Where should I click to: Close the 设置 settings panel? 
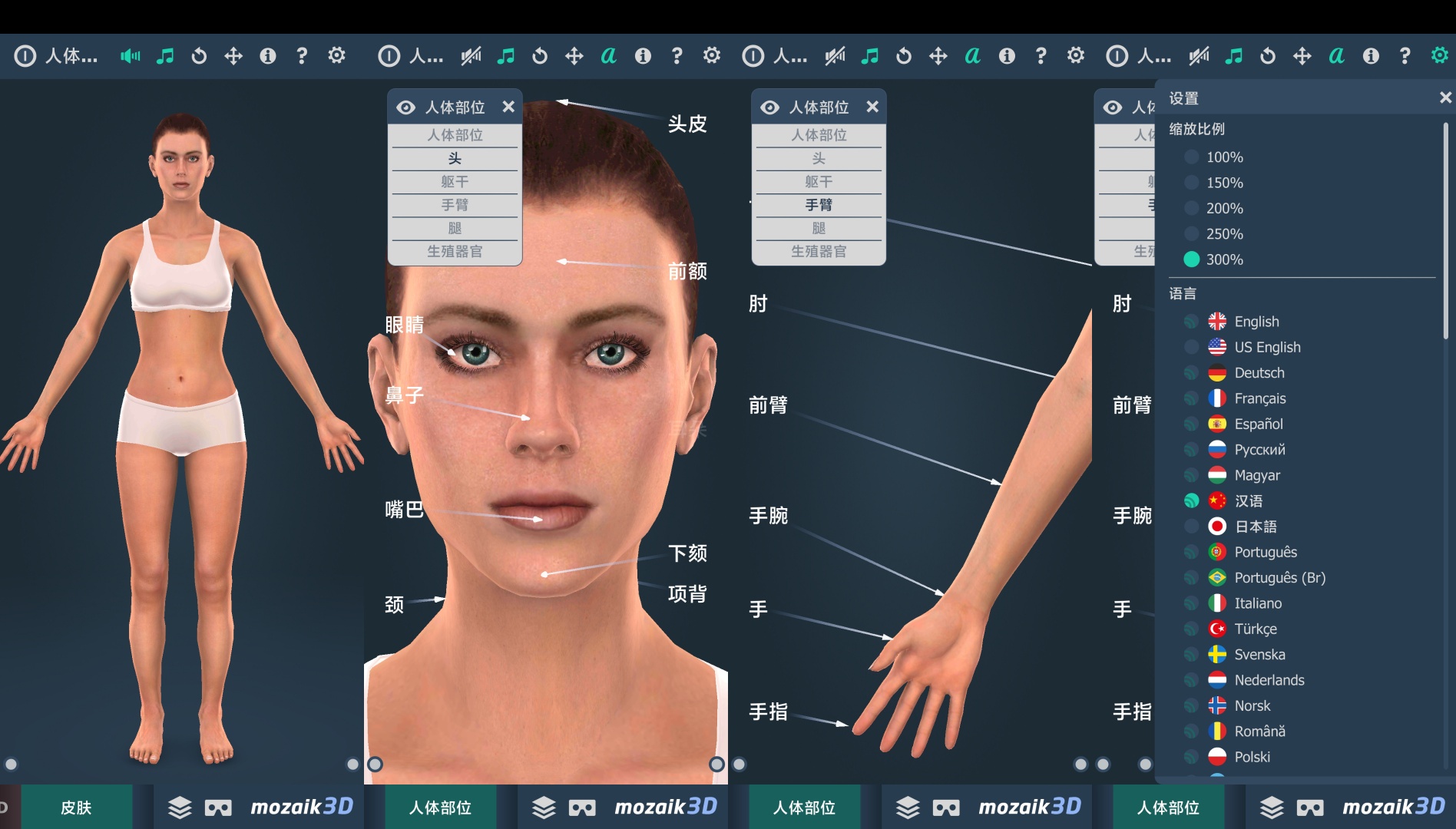1444,97
